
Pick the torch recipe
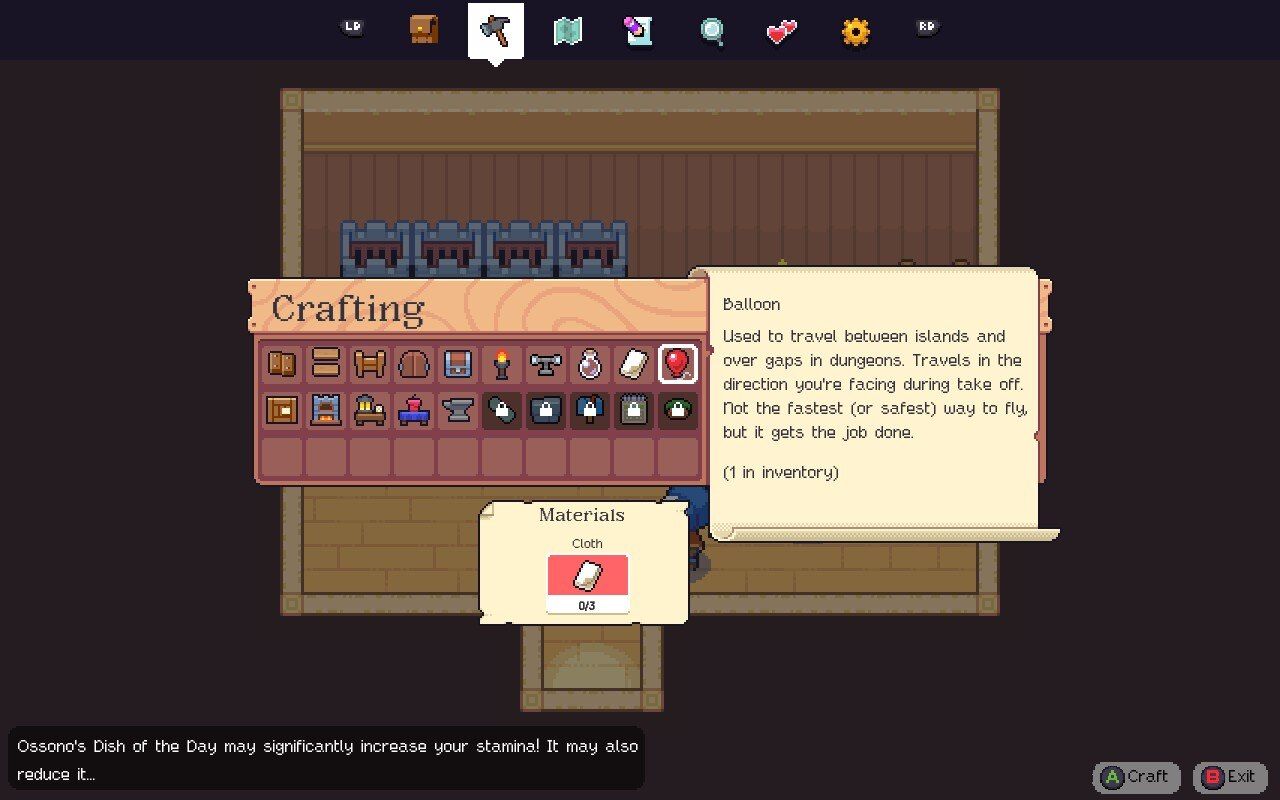[502, 364]
